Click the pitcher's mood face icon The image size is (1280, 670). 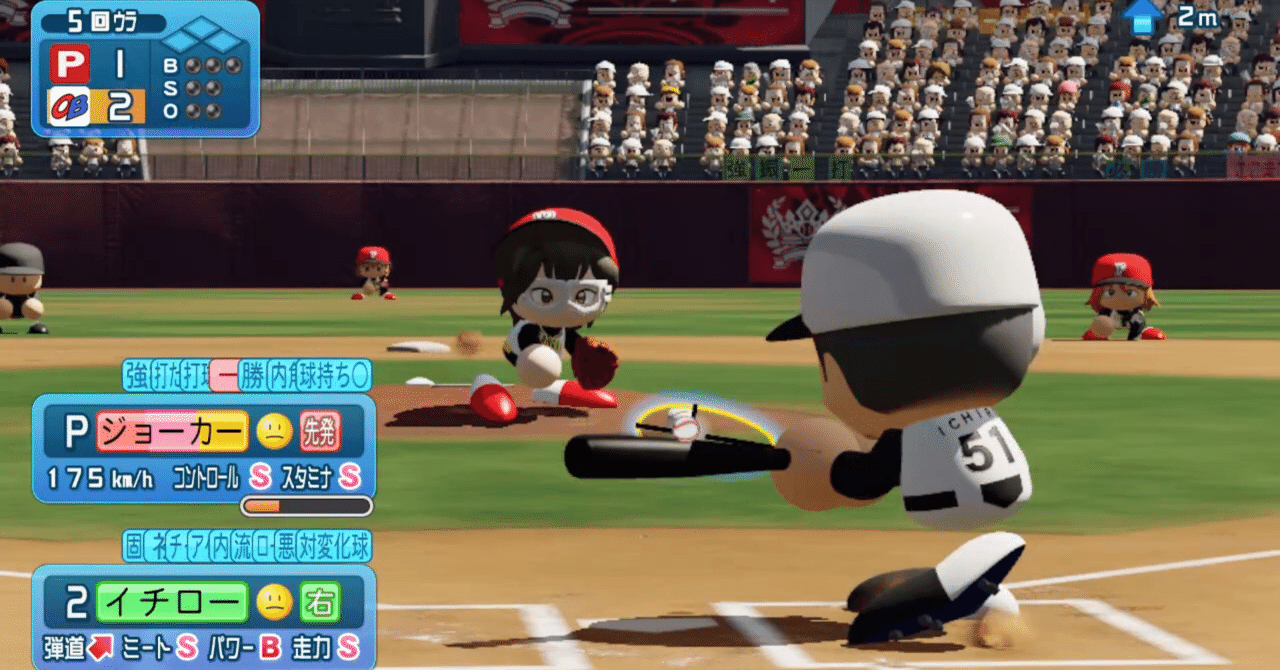274,431
